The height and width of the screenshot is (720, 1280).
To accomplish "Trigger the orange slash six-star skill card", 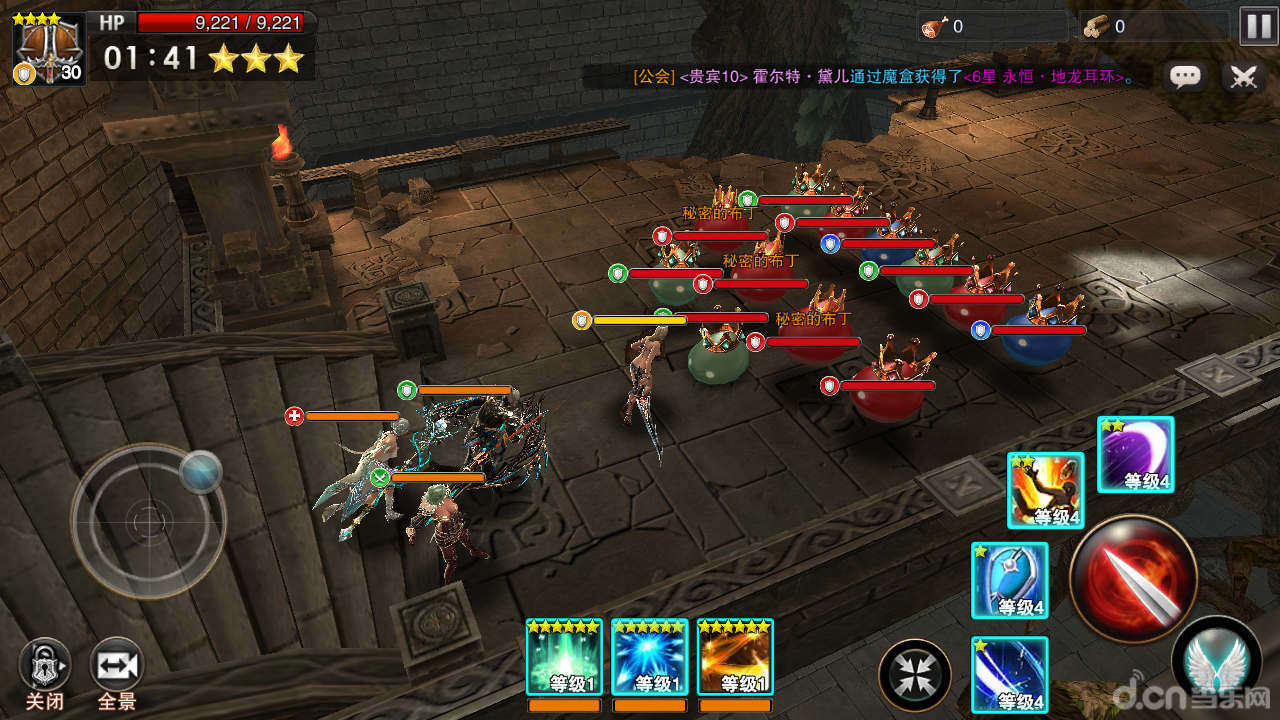I will pos(735,656).
